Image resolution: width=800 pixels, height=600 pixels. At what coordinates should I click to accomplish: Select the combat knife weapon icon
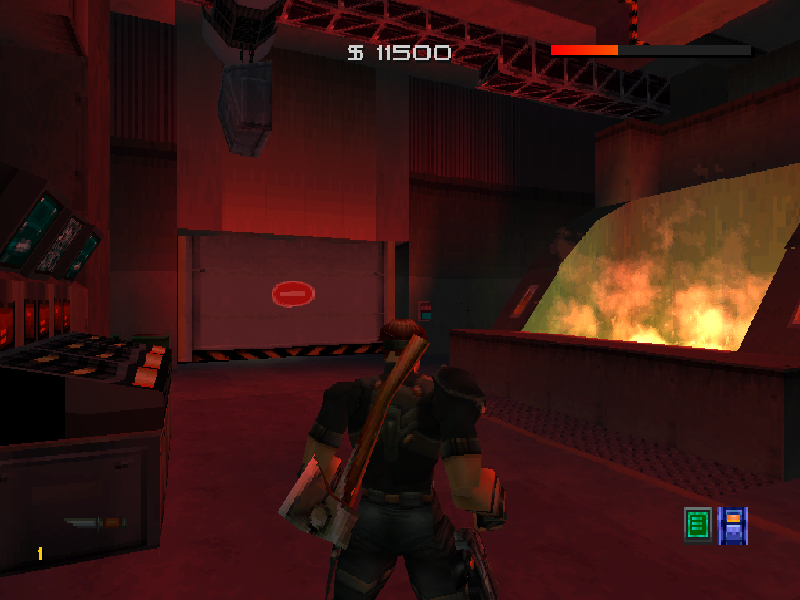pos(95,523)
